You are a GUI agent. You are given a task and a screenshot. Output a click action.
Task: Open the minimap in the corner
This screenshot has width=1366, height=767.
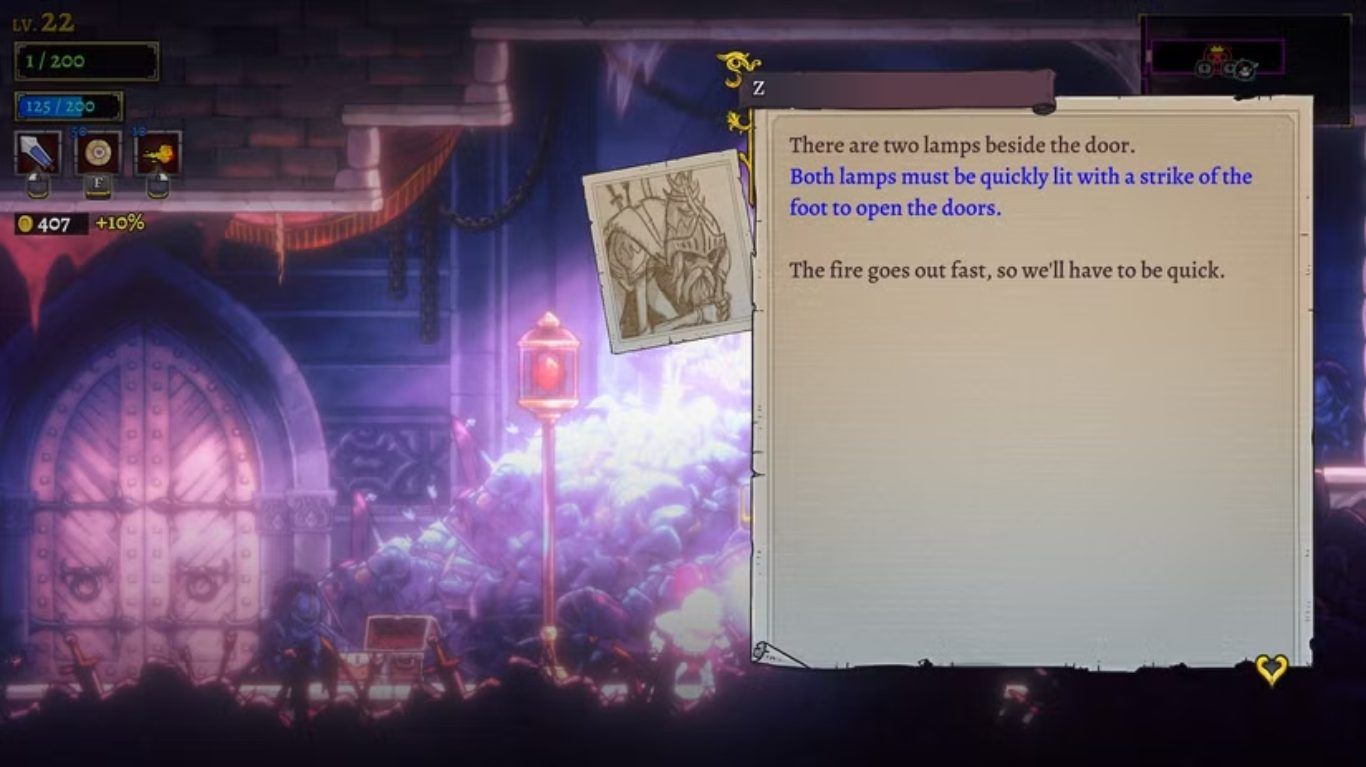click(x=1218, y=60)
